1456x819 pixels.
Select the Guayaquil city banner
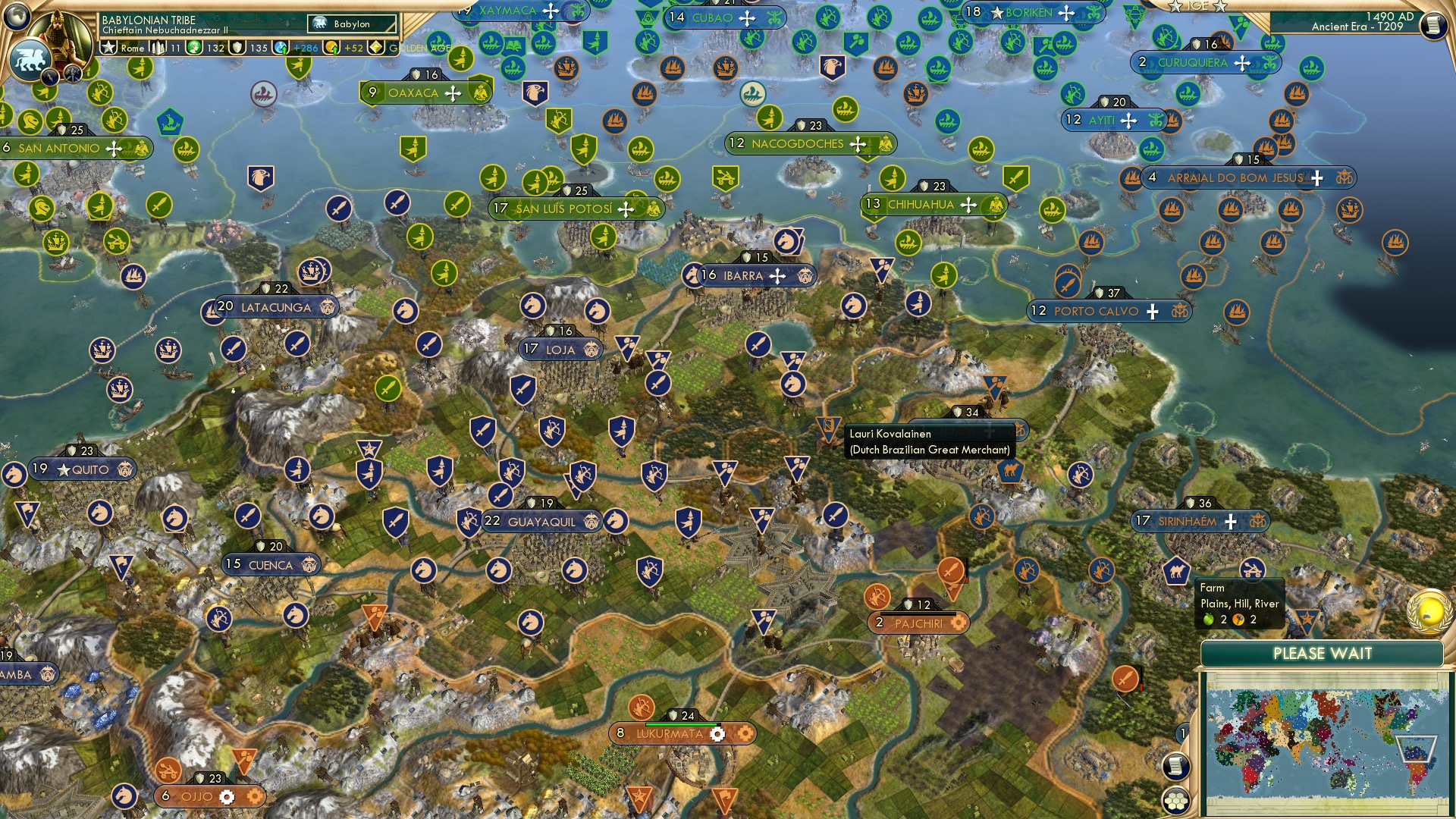coord(541,522)
